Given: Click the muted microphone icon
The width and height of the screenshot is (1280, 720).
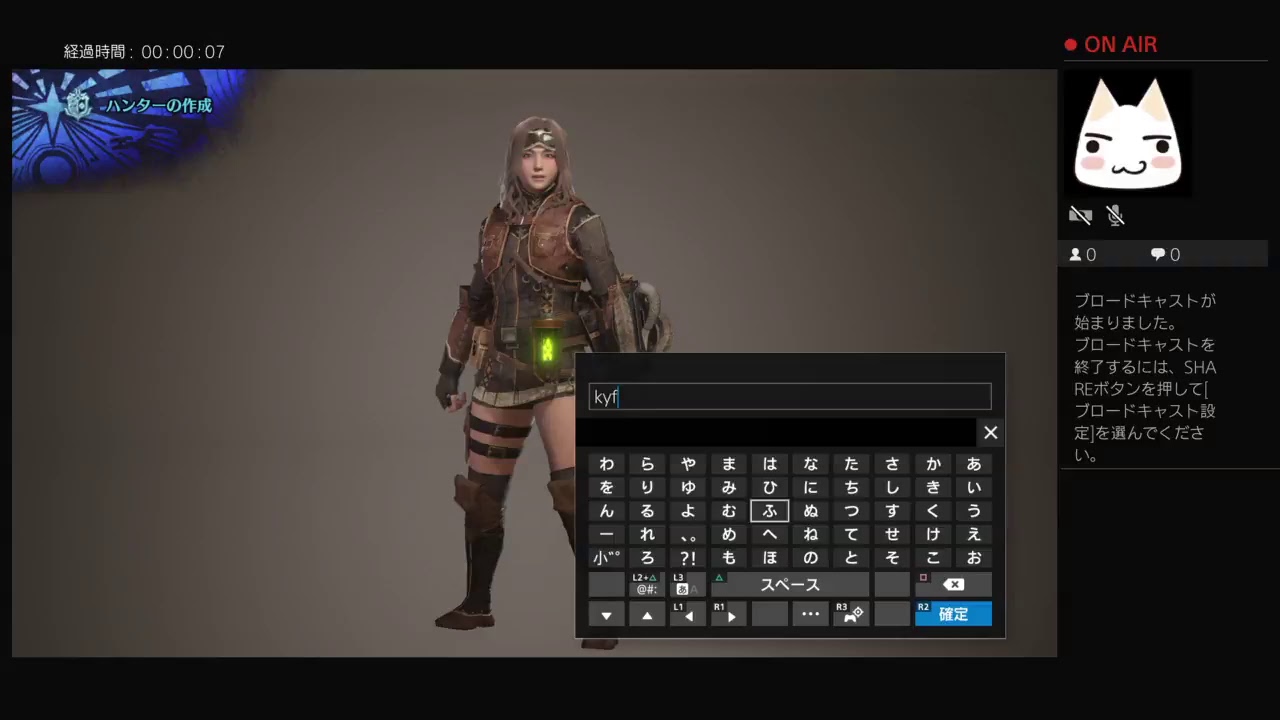Looking at the screenshot, I should coord(1116,215).
